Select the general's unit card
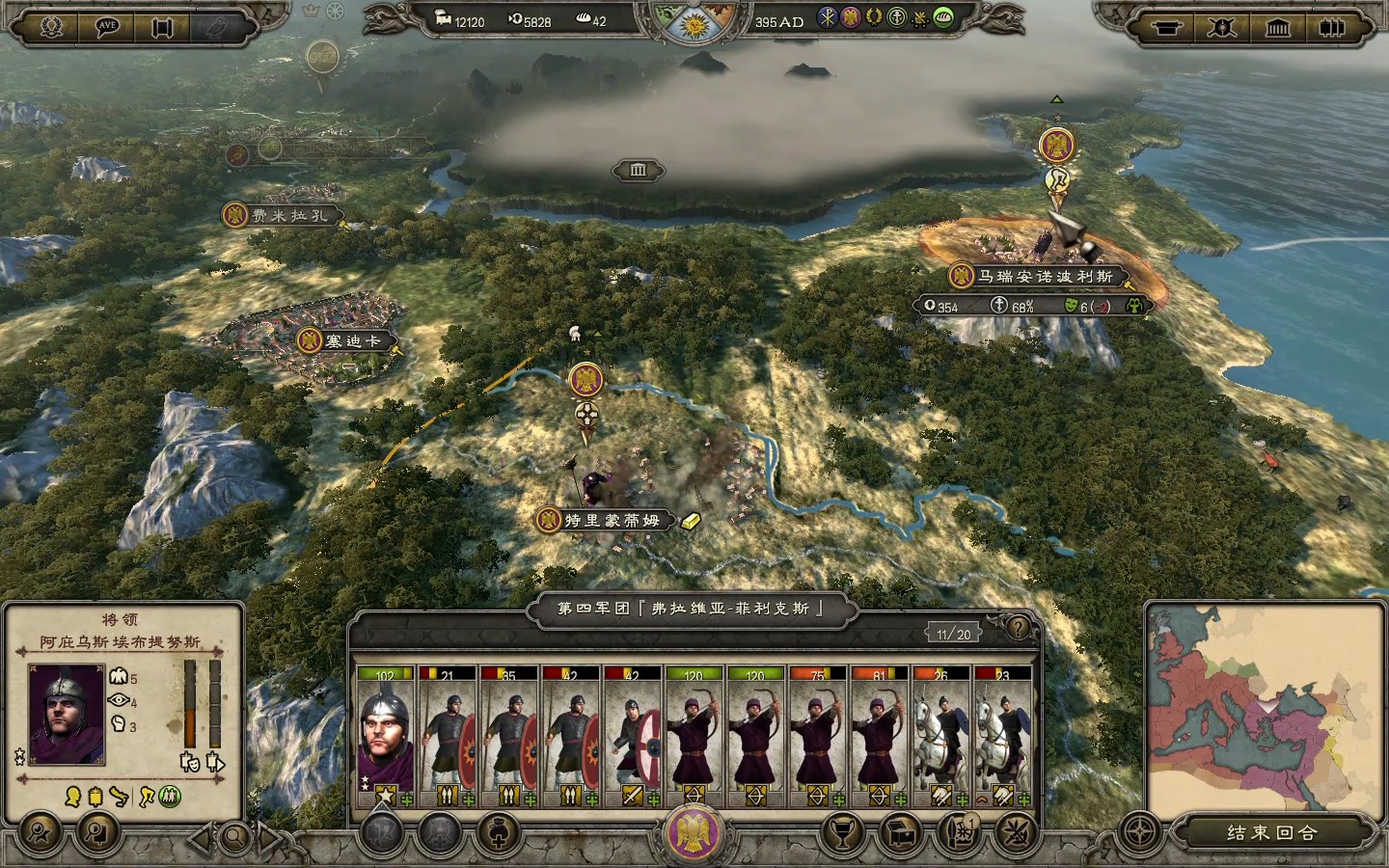The width and height of the screenshot is (1389, 868). pos(385,735)
